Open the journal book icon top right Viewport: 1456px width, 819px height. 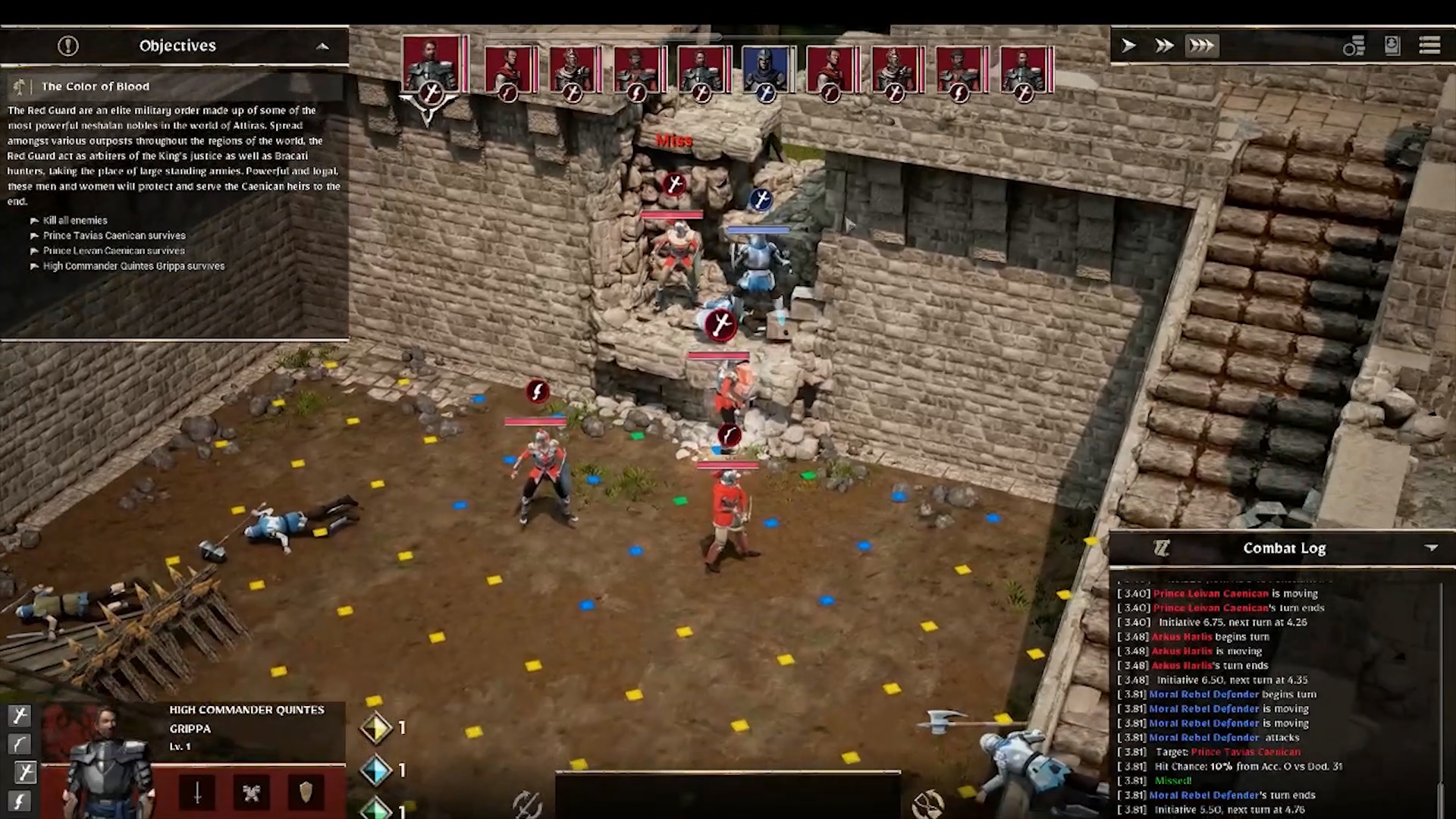point(1392,45)
